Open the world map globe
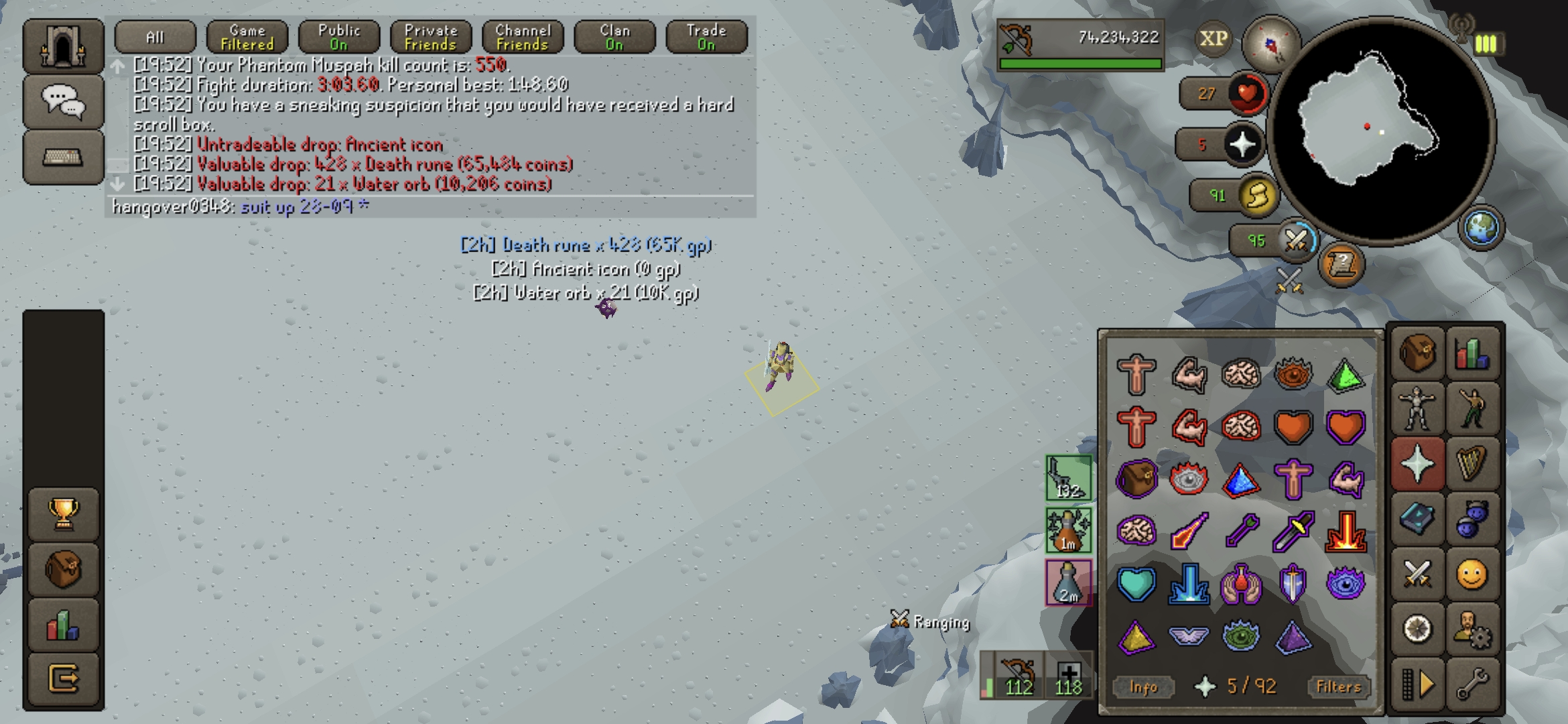 coord(1481,227)
